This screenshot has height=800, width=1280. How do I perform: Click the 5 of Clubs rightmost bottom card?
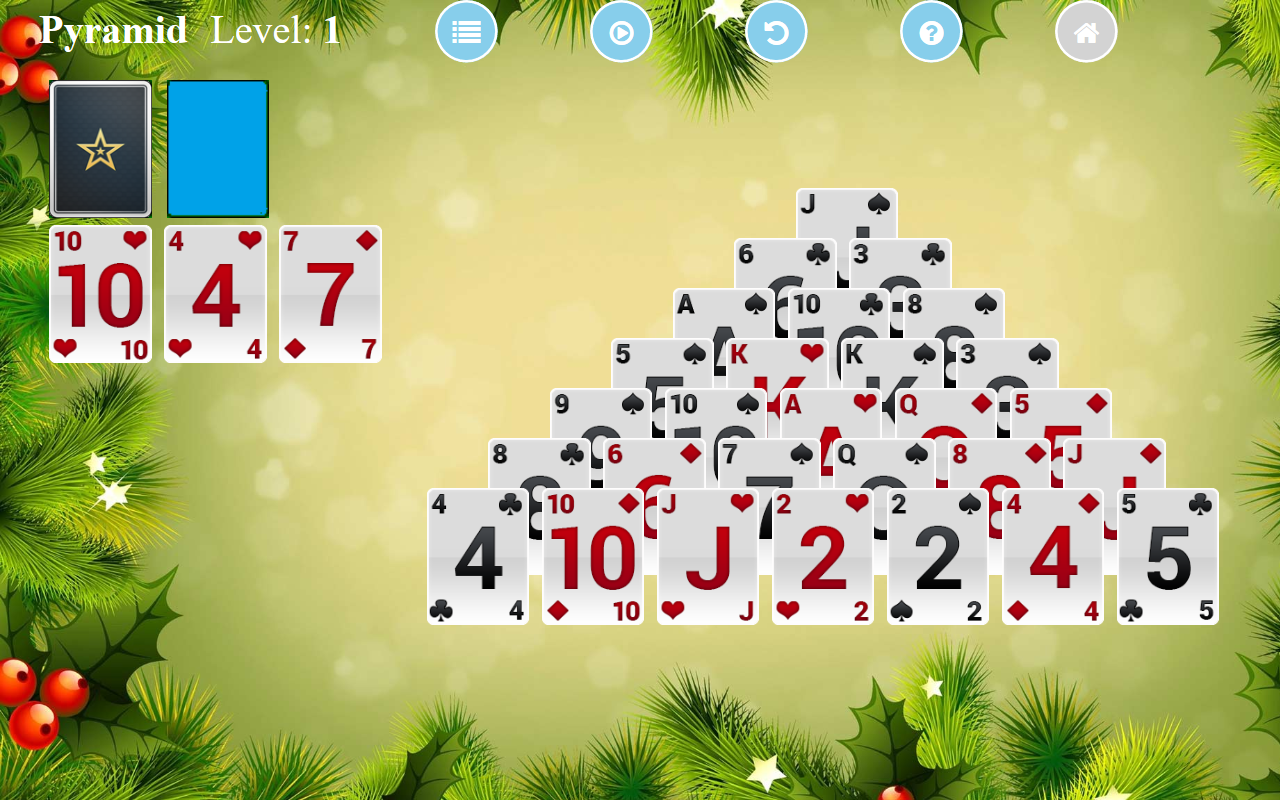[1167, 557]
